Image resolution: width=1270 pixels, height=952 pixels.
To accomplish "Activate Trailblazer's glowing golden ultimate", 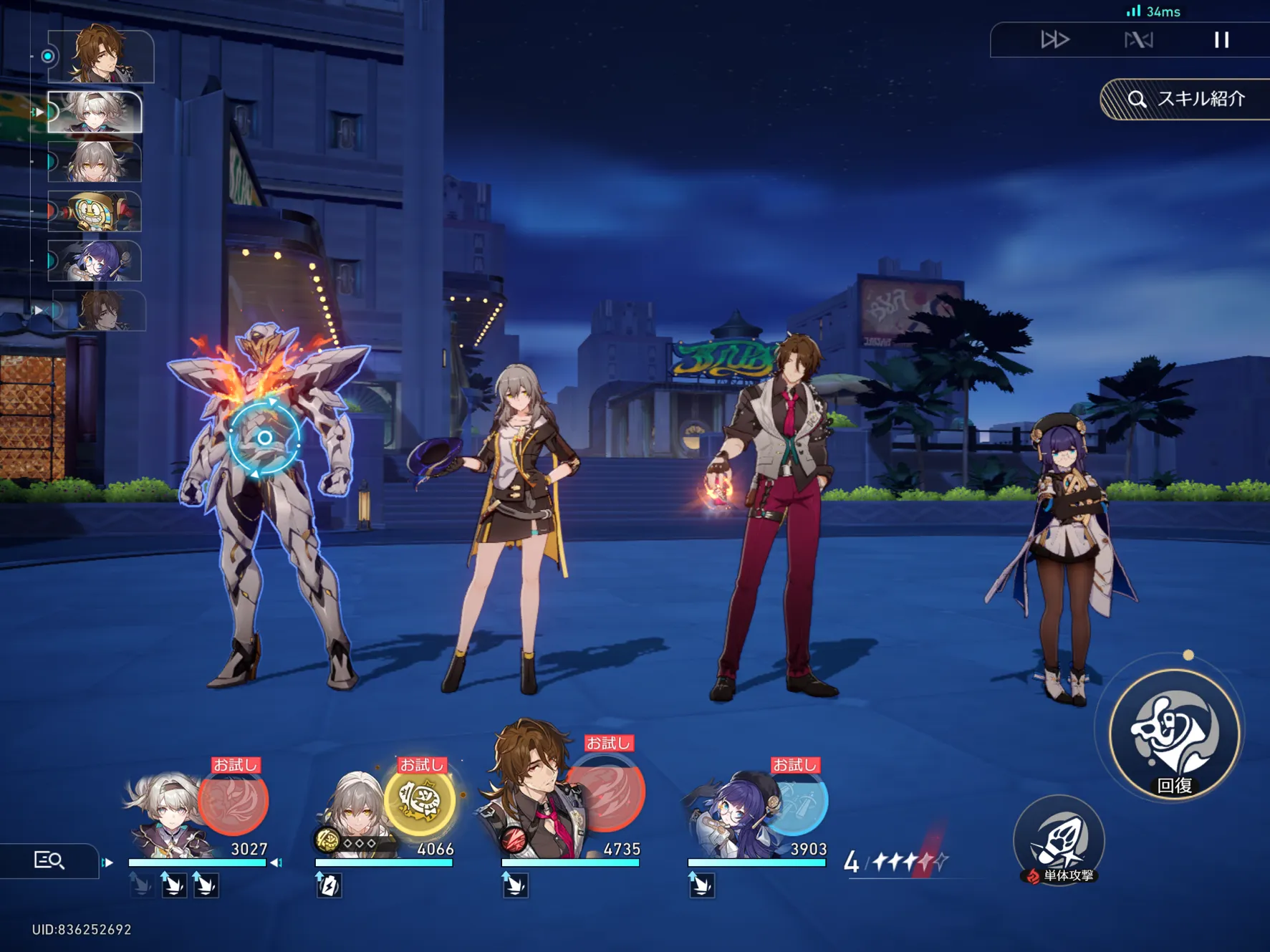I will tap(420, 800).
